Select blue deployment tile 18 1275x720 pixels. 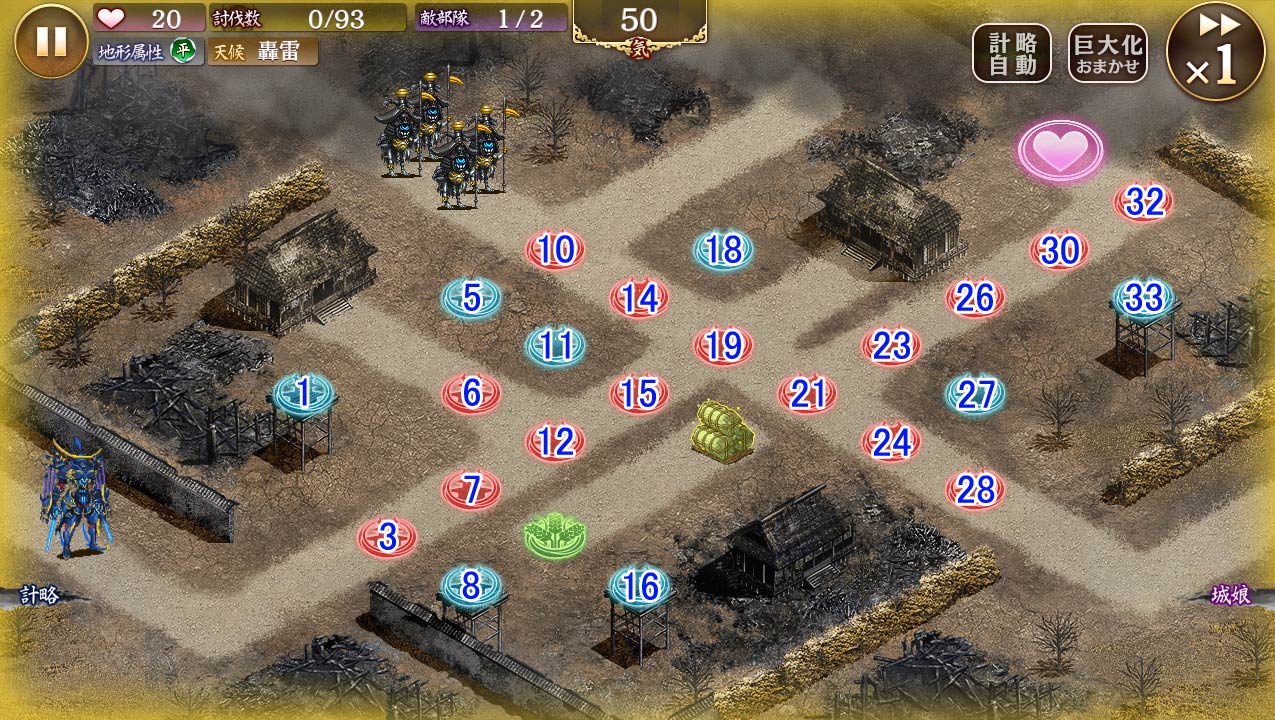tap(723, 250)
